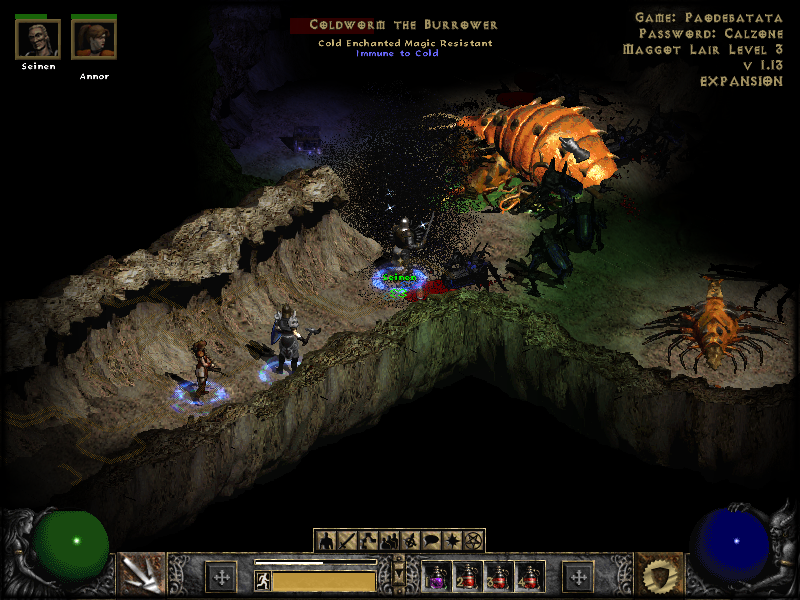800x600 pixels.
Task: Open the party screen icon
Action: [x=389, y=541]
